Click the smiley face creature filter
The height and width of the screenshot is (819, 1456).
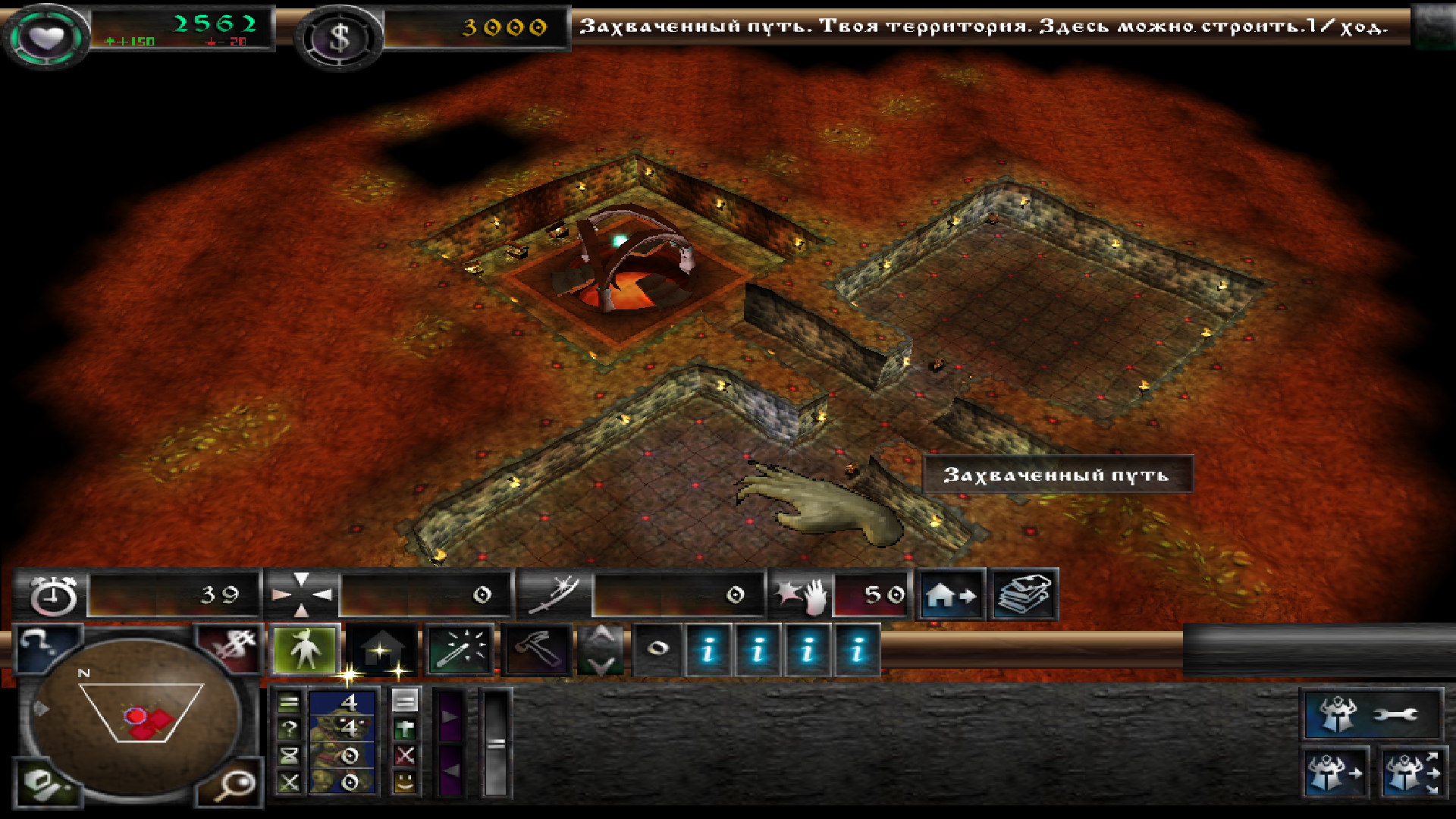click(405, 781)
